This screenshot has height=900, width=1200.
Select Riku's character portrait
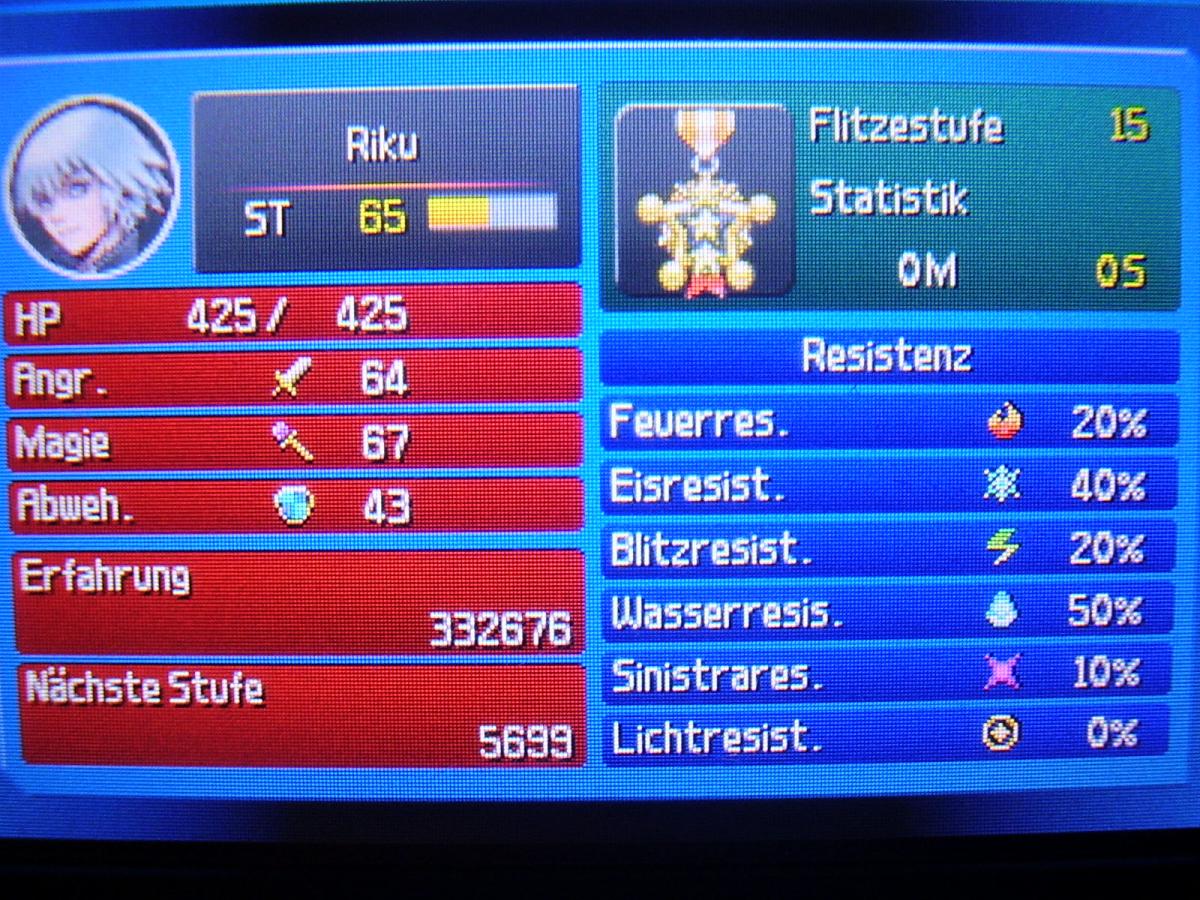(93, 187)
